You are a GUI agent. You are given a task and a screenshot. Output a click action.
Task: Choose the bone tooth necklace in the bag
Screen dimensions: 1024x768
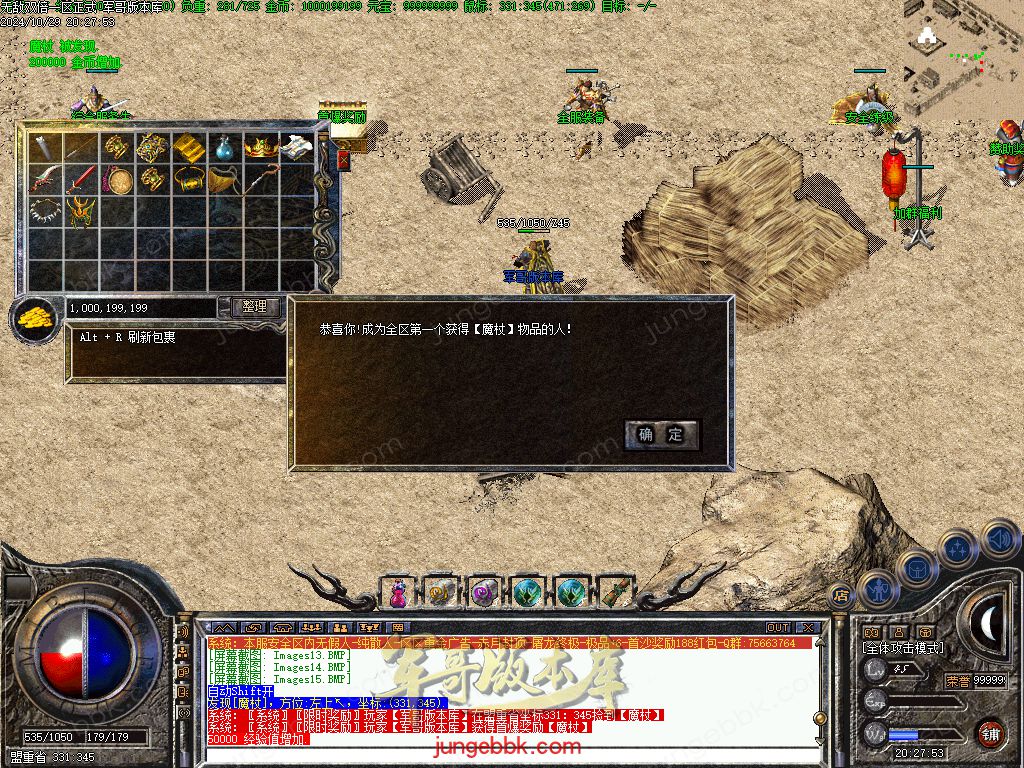[46, 212]
